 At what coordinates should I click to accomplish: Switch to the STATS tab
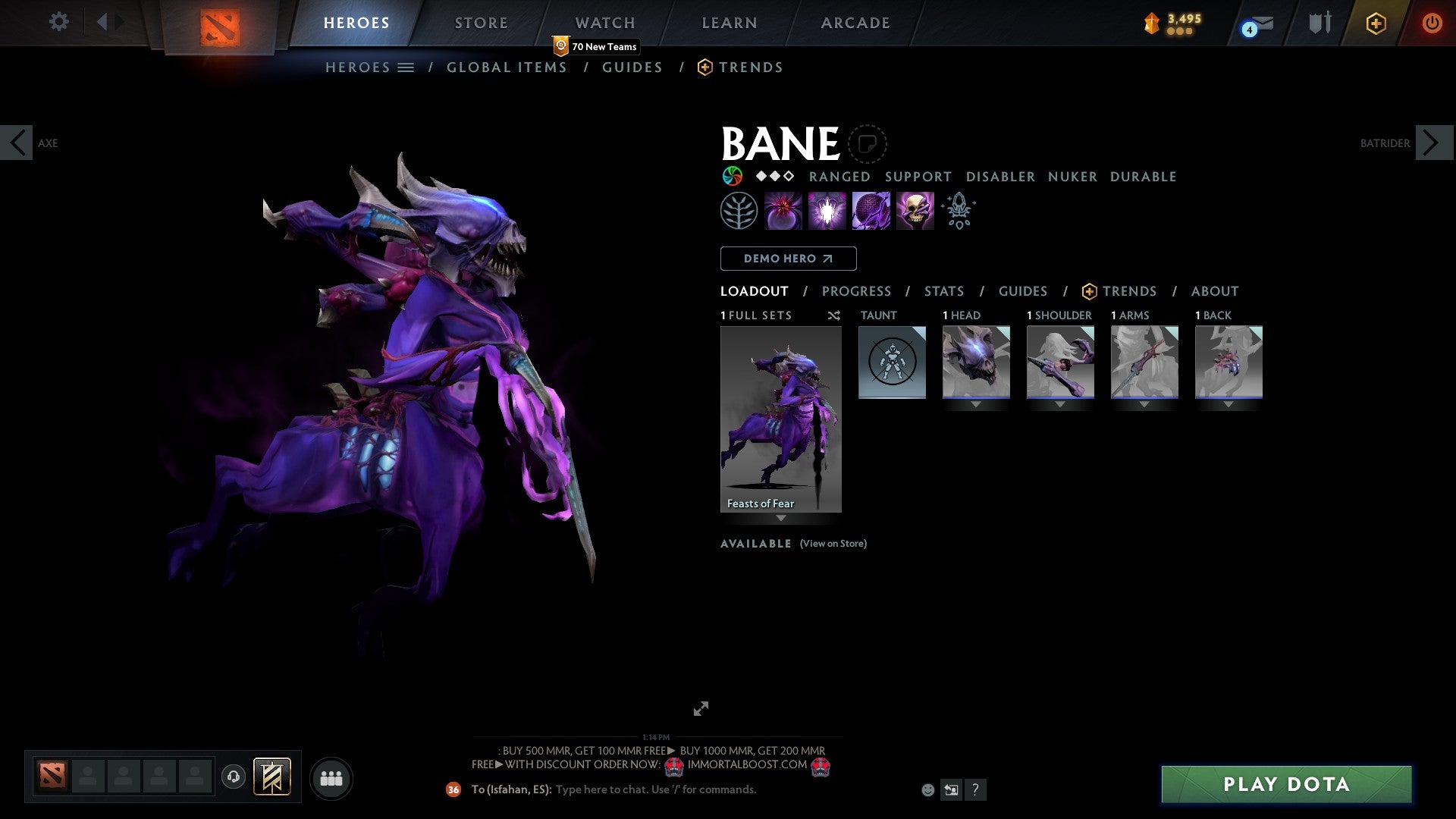click(x=943, y=290)
